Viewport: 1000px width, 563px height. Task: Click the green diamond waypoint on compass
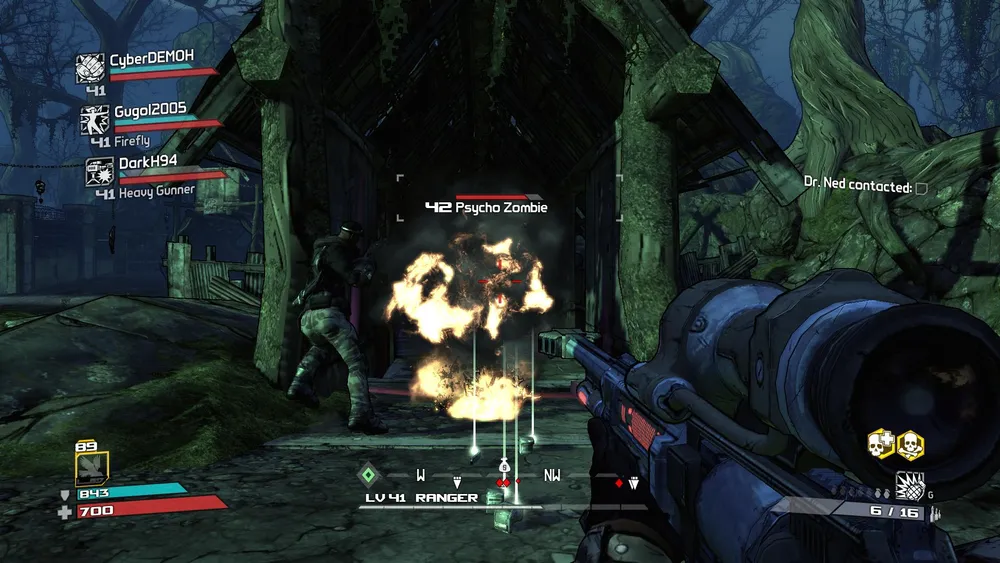click(369, 475)
